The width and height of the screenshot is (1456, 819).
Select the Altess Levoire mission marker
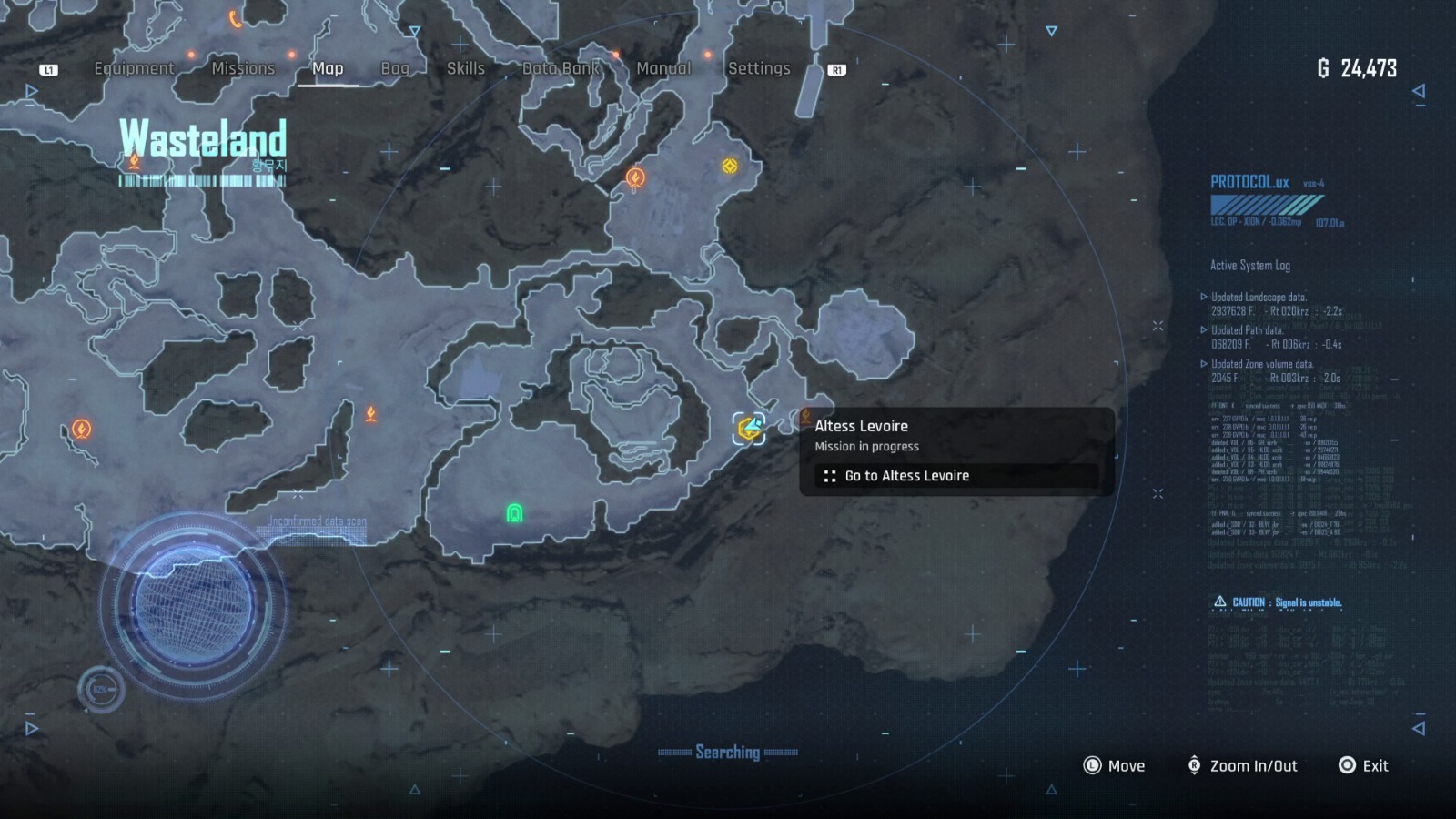749,428
